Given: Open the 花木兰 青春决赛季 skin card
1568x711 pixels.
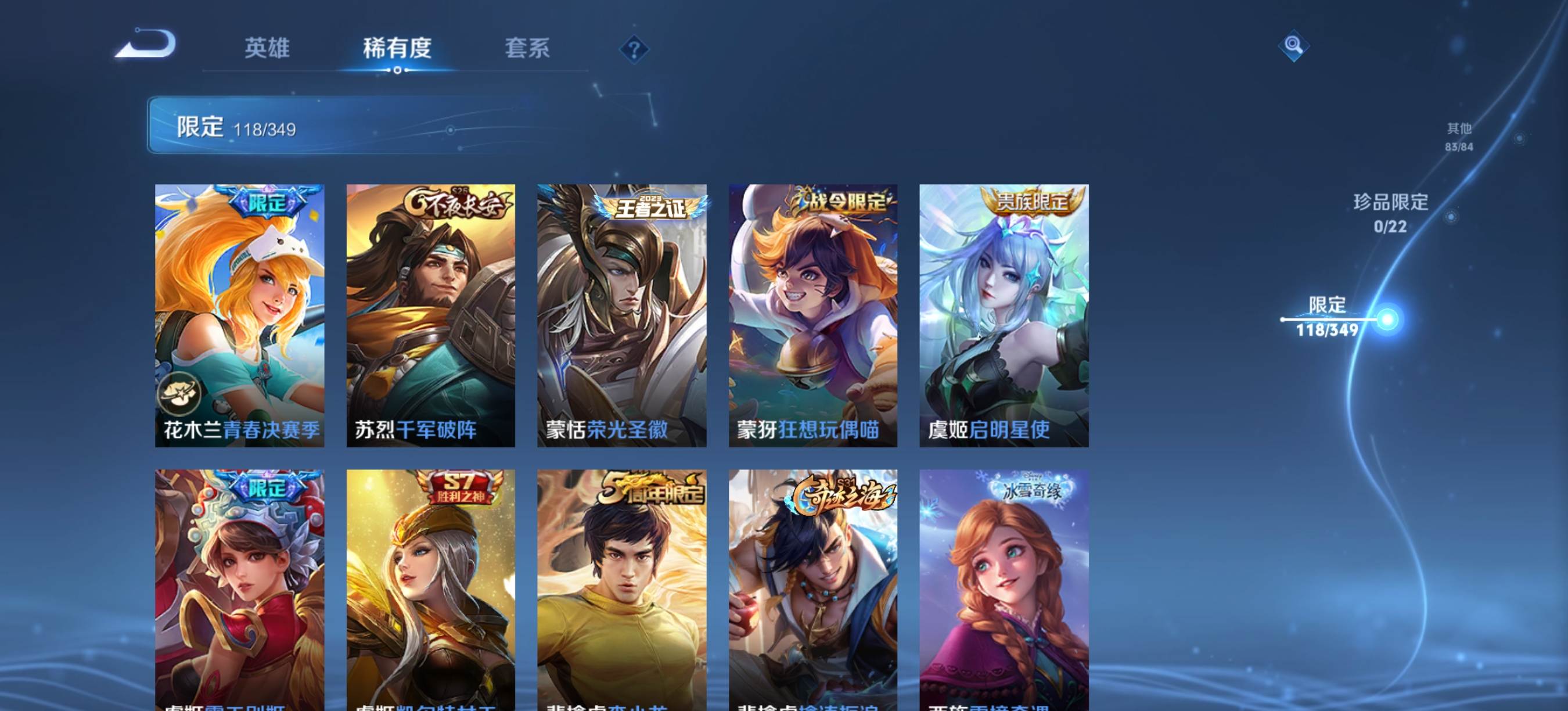Looking at the screenshot, I should coord(239,315).
